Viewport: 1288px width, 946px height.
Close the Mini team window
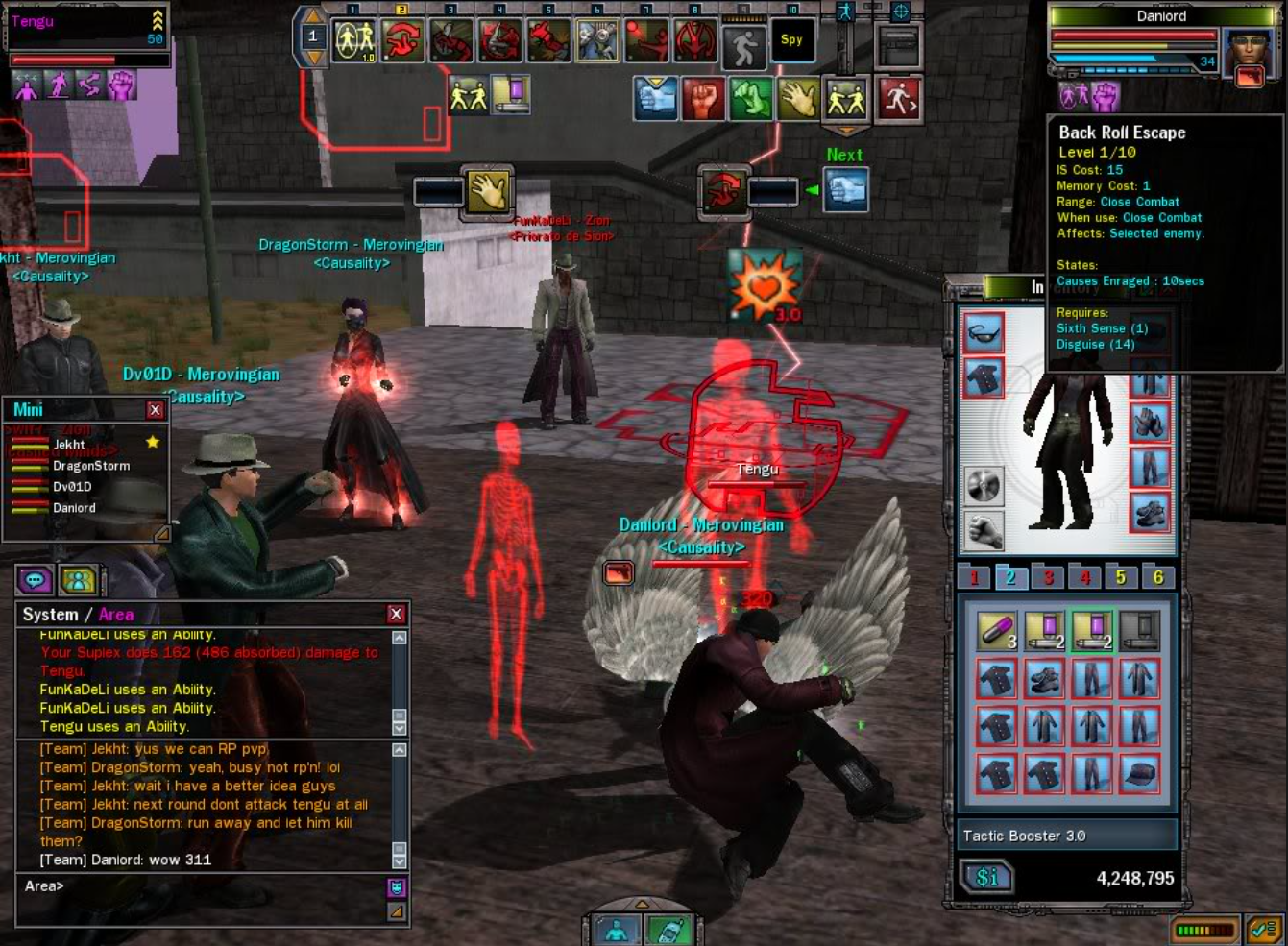coord(155,410)
